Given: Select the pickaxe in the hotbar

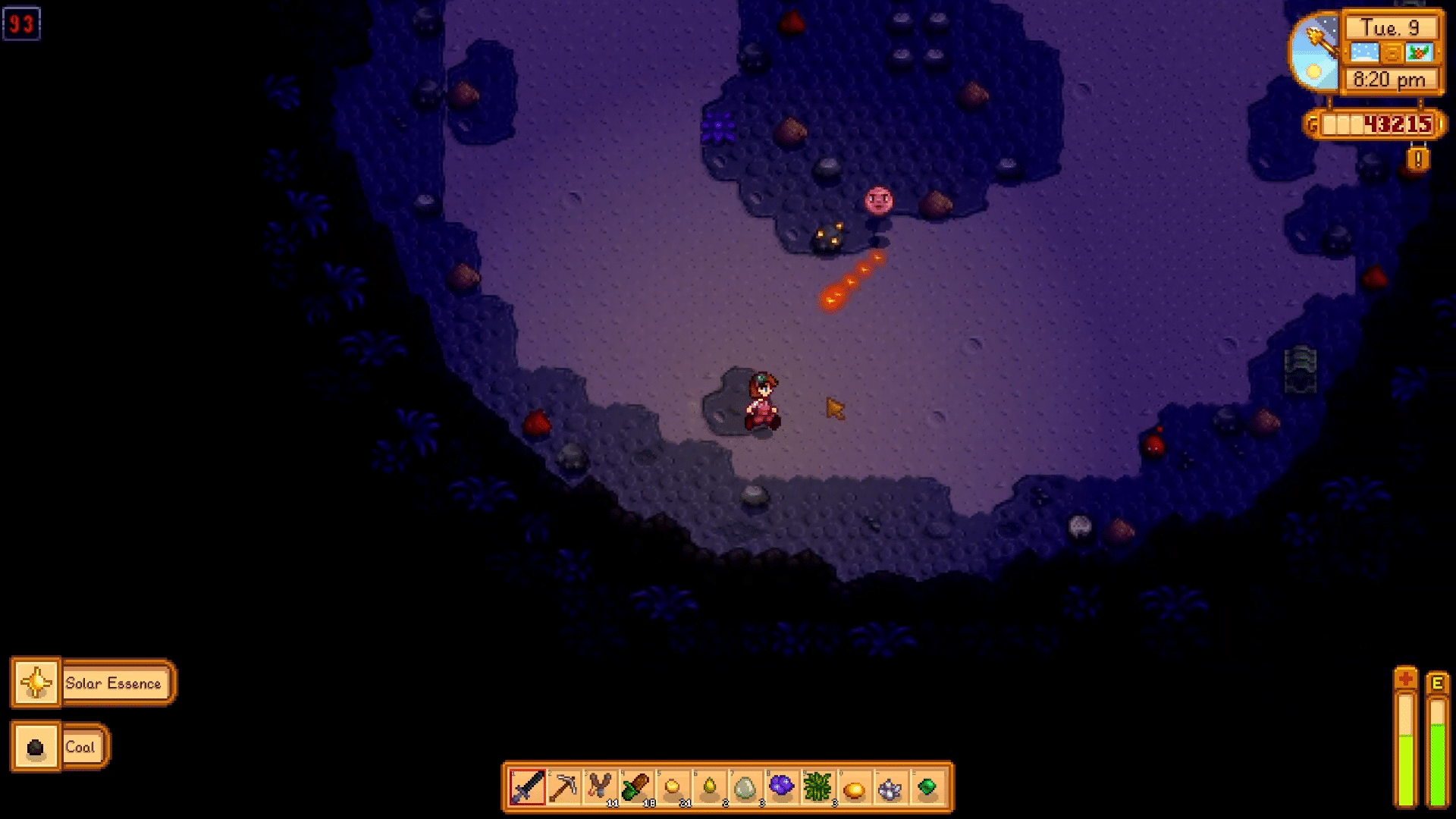Looking at the screenshot, I should [x=563, y=788].
